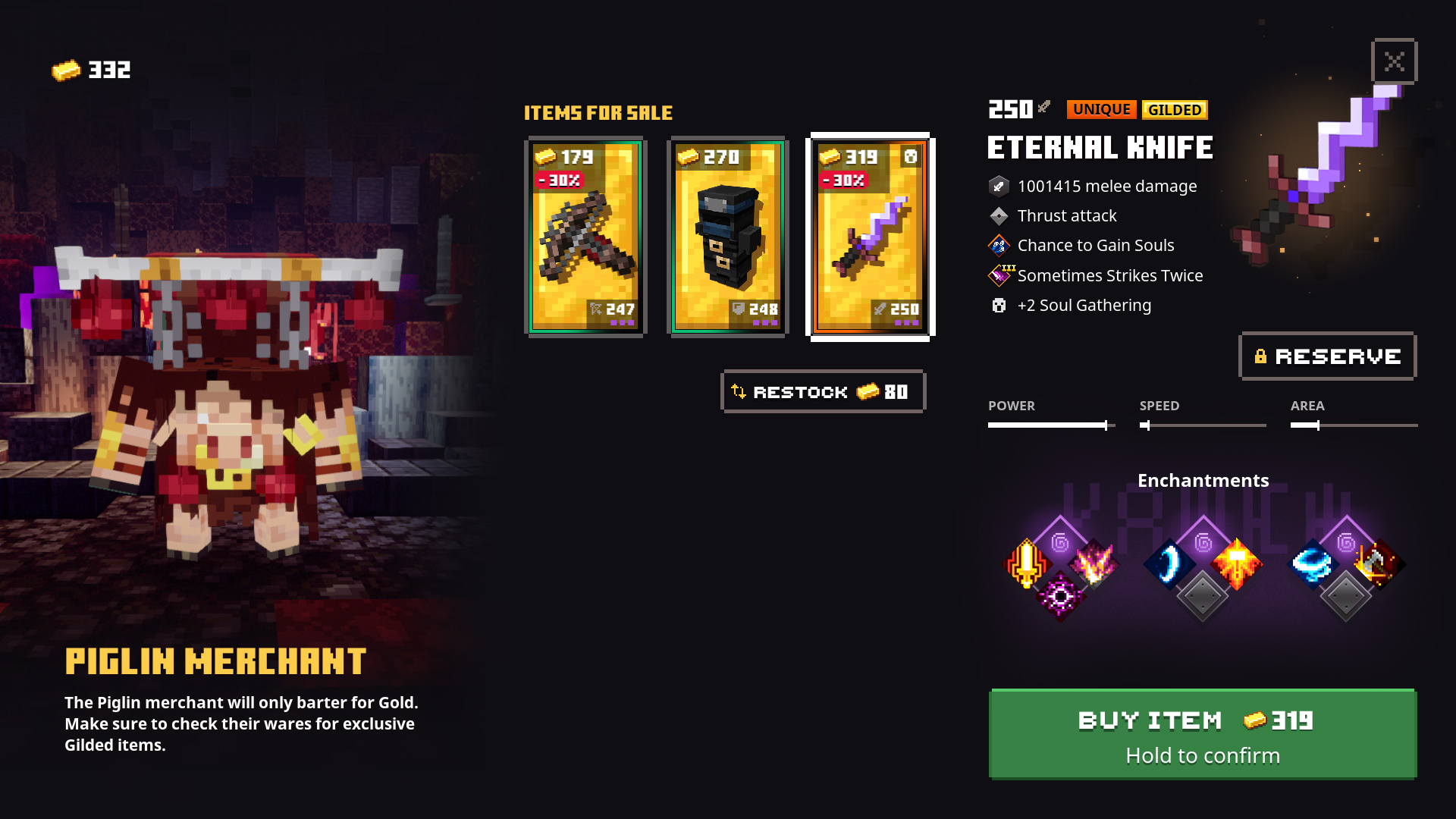Click the Chance to Gain Souls icon
Screen dimensions: 1456x819
pyautogui.click(x=998, y=245)
